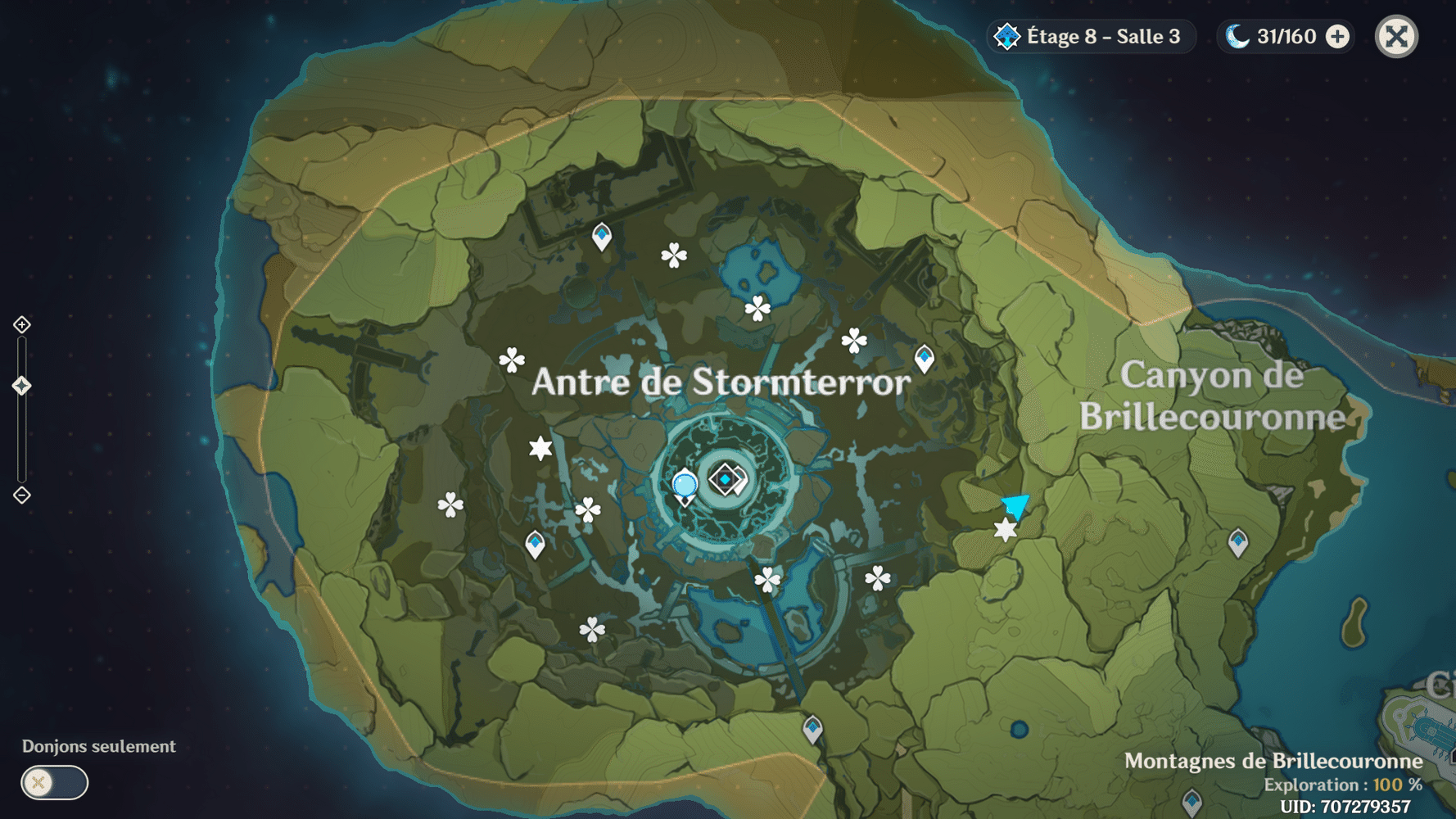Click the zoom slider track

coord(21,434)
